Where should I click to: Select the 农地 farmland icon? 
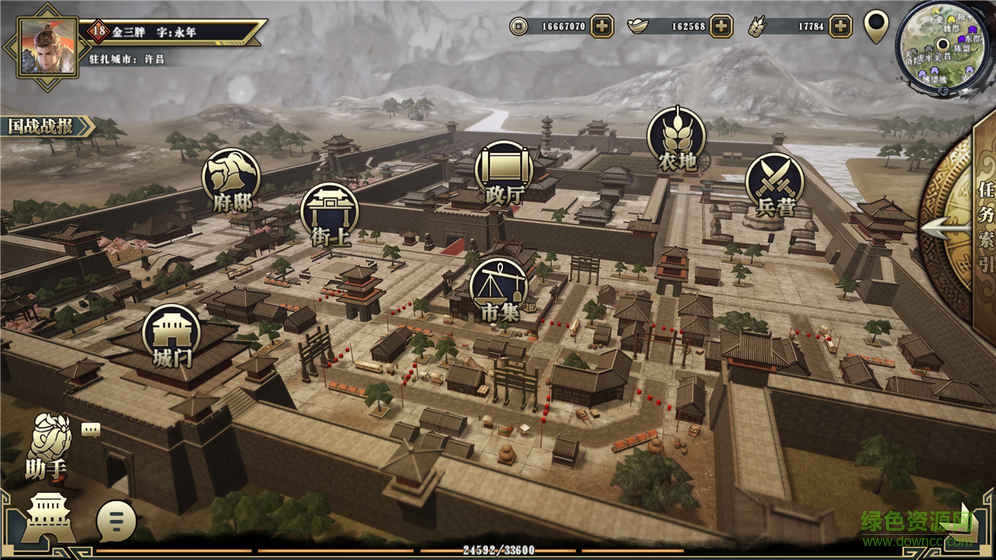point(676,137)
